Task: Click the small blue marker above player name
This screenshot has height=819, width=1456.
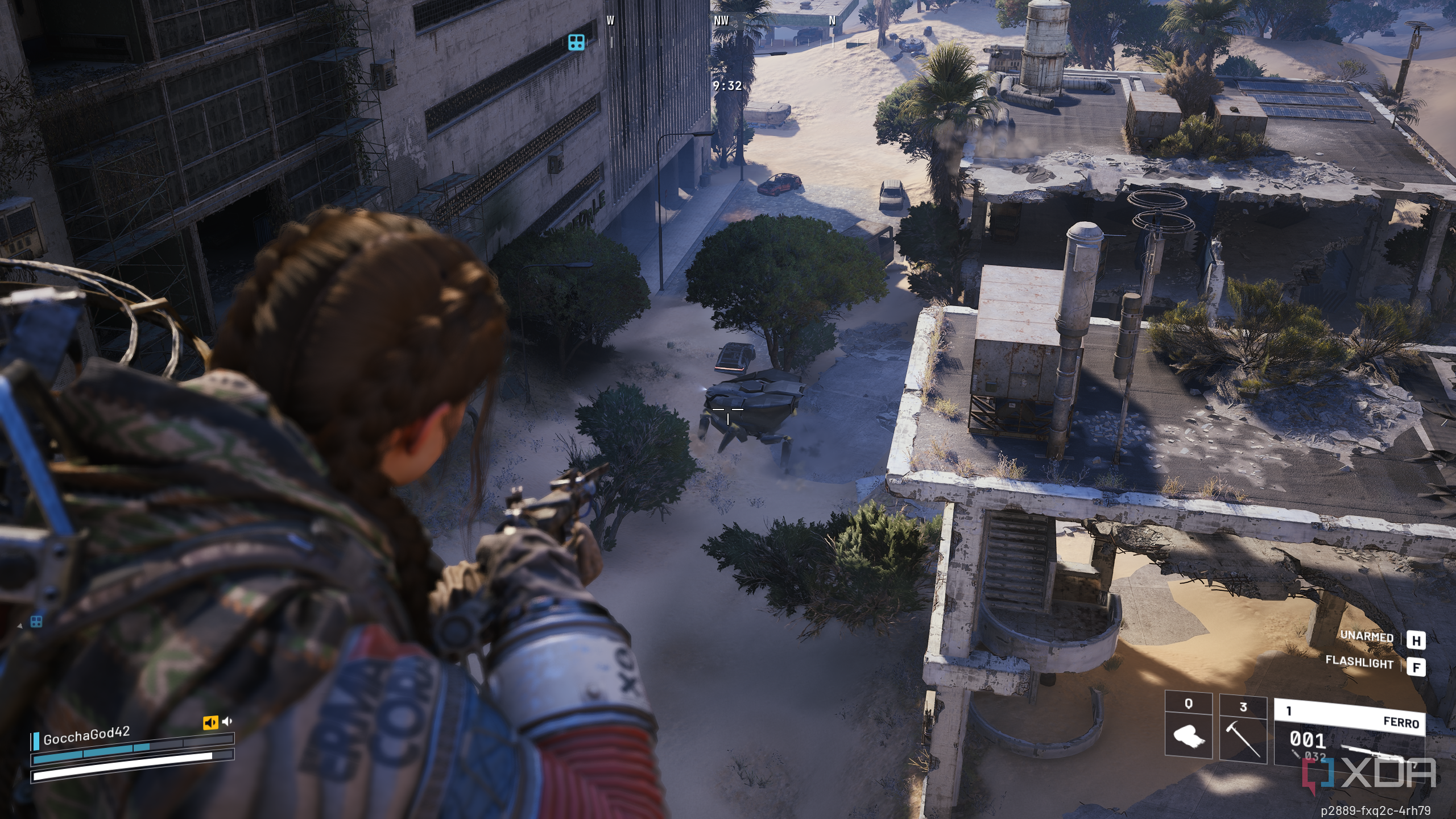Action: coord(36,622)
